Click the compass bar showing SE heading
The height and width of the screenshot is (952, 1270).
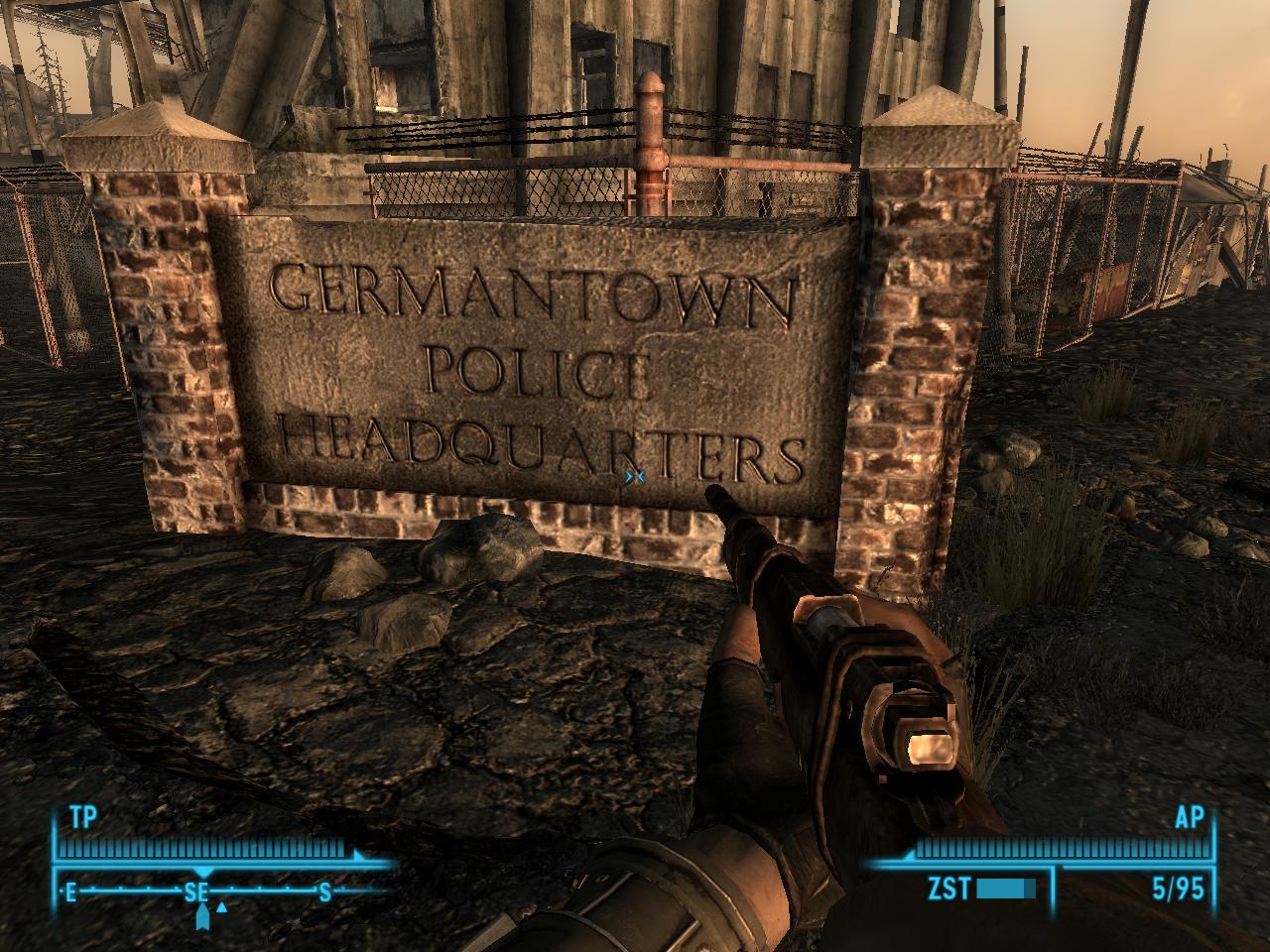(198, 892)
